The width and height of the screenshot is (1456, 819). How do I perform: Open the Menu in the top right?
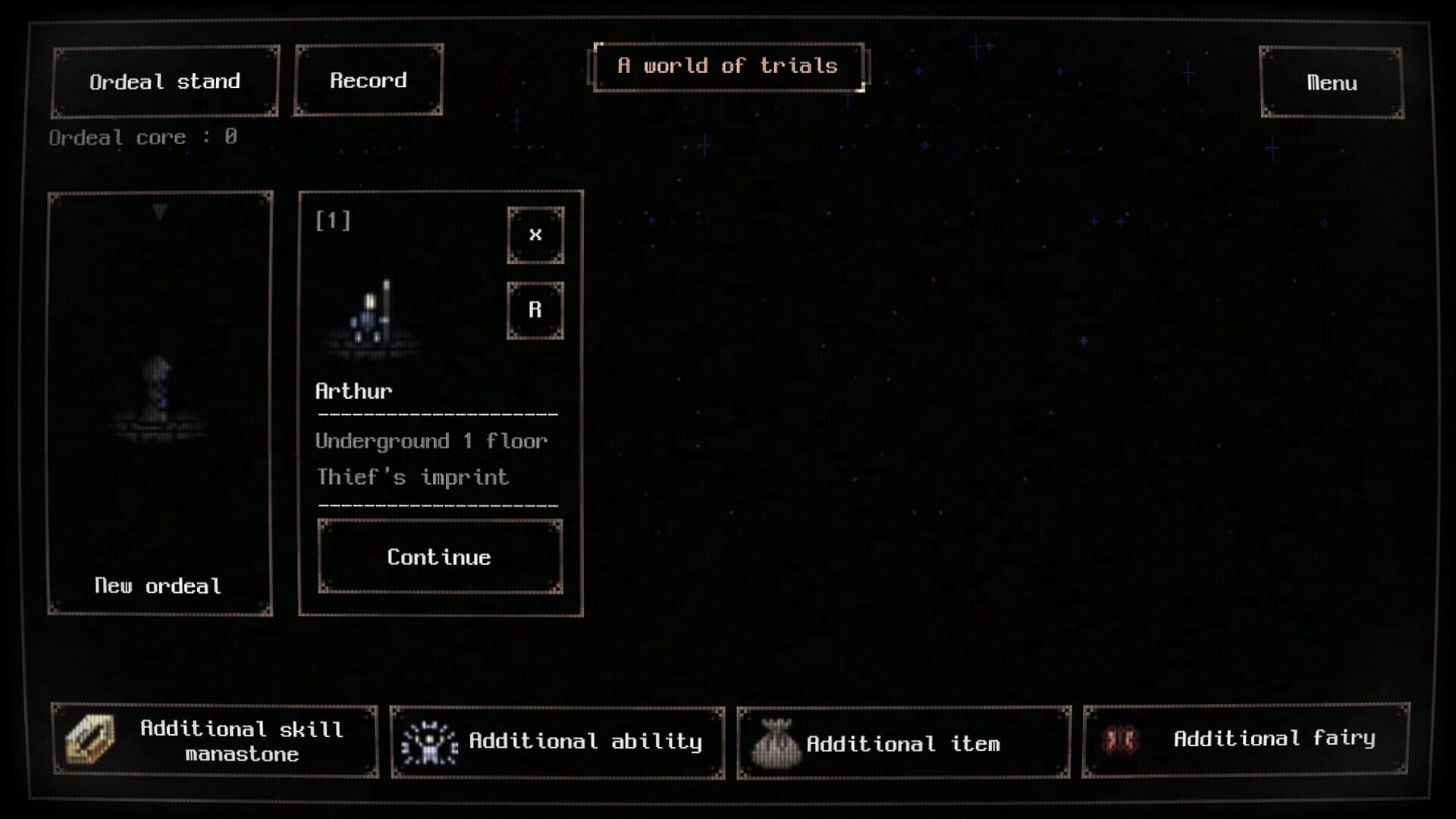point(1331,83)
